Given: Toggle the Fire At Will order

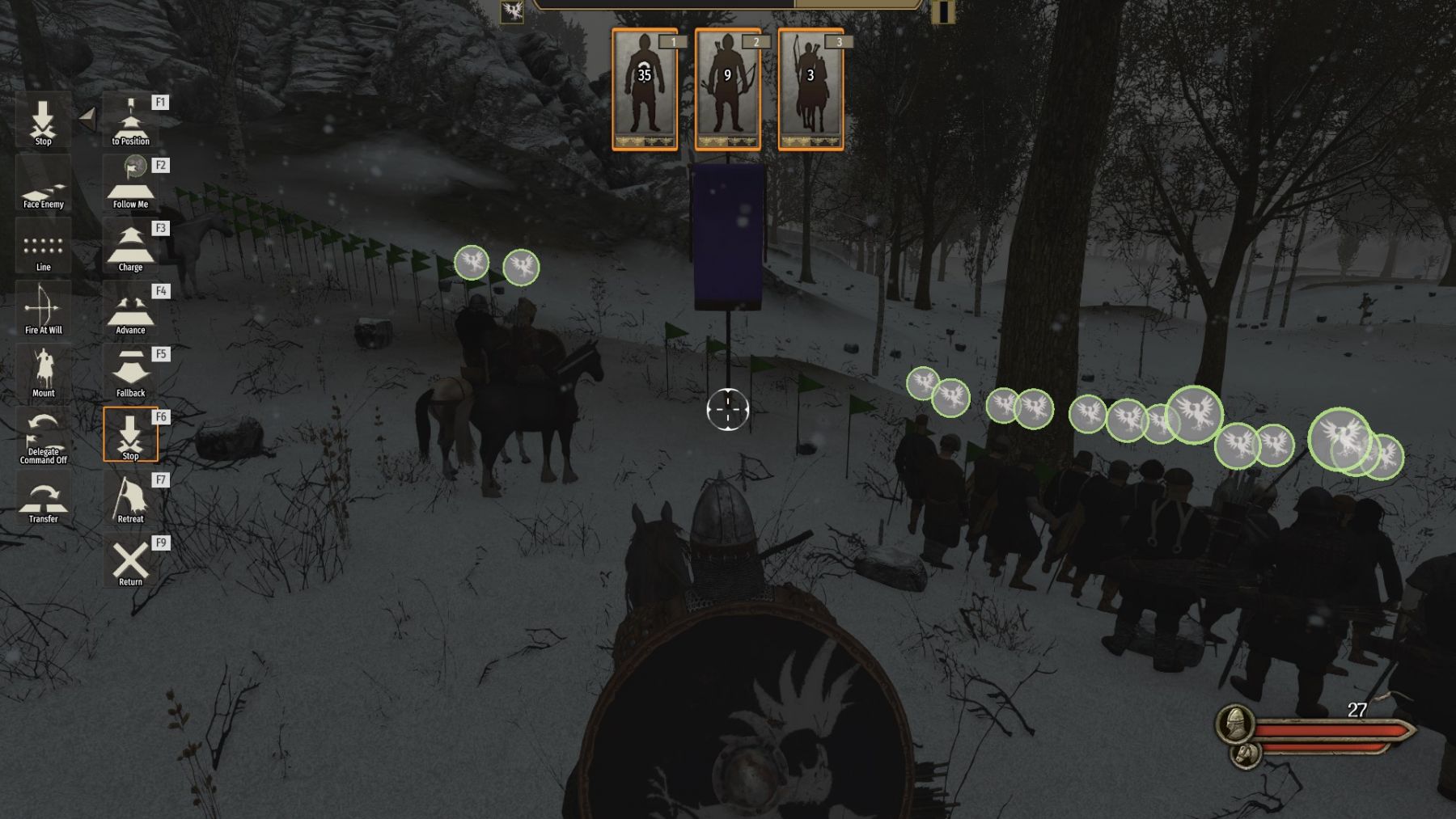Looking at the screenshot, I should pyautogui.click(x=43, y=311).
